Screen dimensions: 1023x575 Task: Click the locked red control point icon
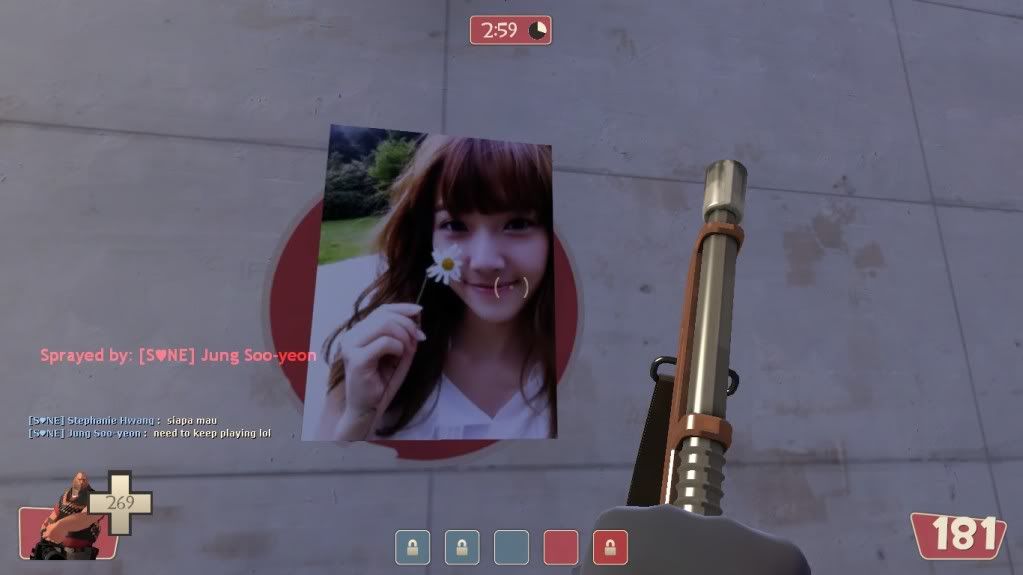(610, 547)
